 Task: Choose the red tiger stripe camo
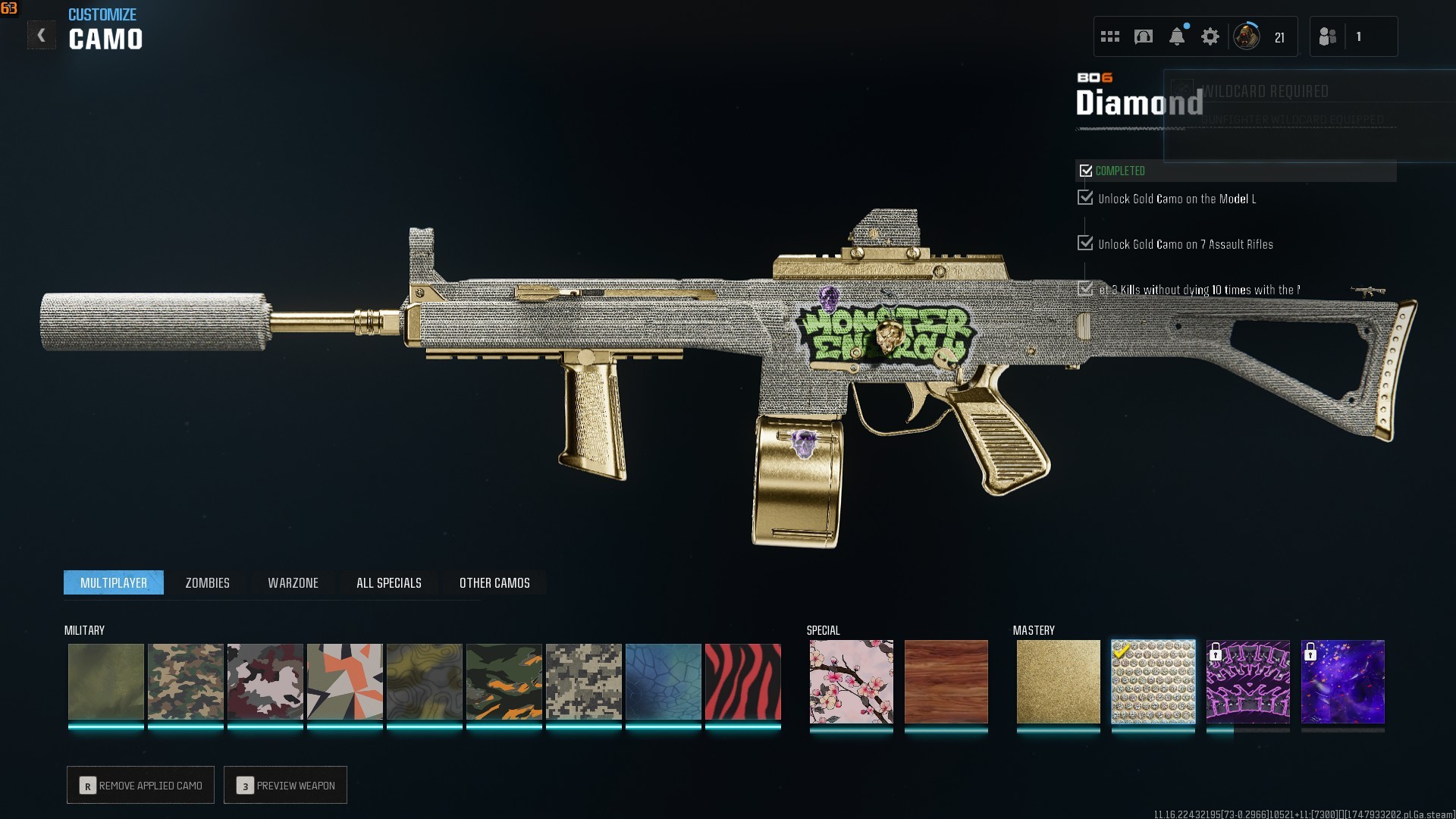(742, 681)
